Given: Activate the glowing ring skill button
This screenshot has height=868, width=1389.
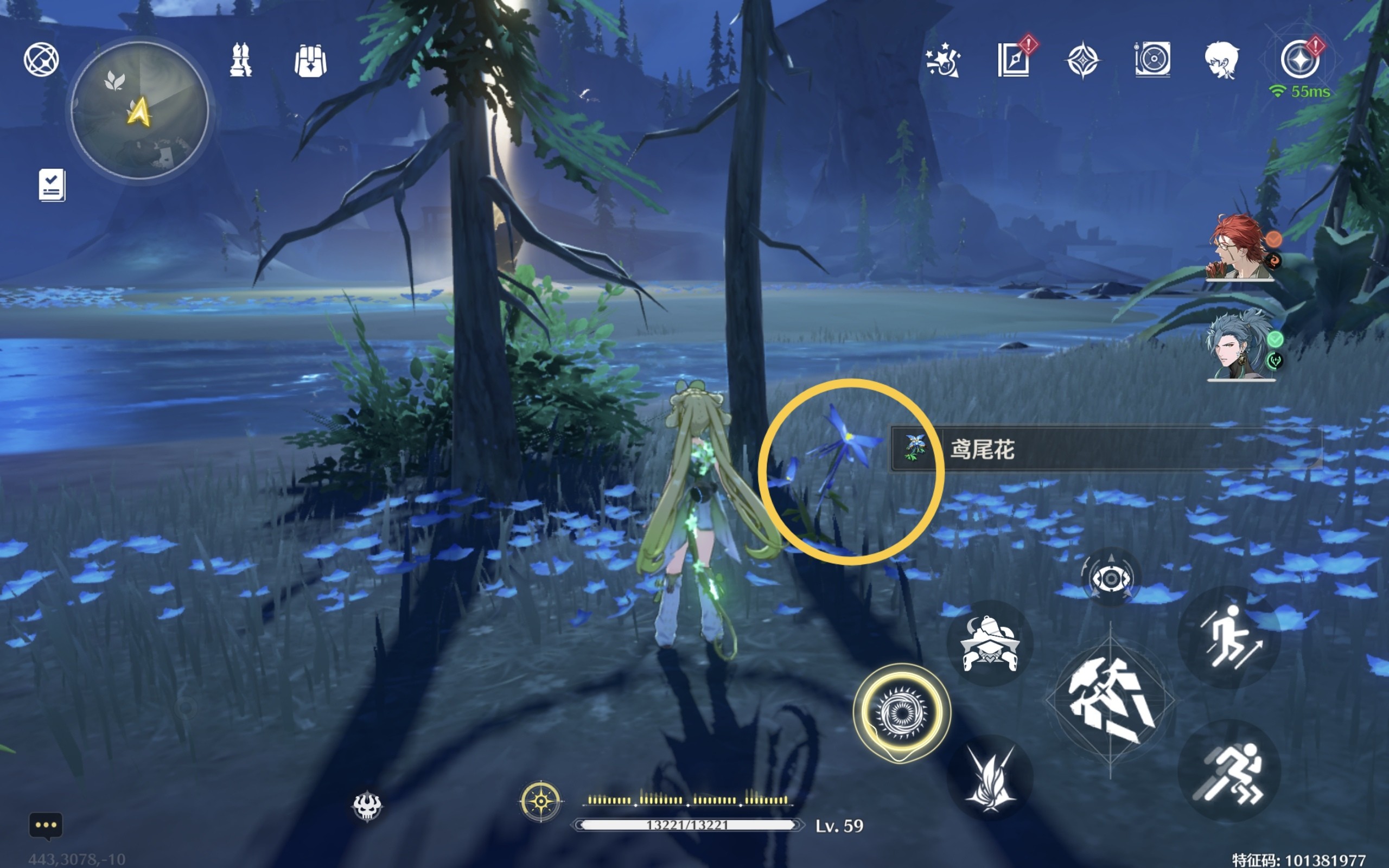Looking at the screenshot, I should click(x=901, y=712).
